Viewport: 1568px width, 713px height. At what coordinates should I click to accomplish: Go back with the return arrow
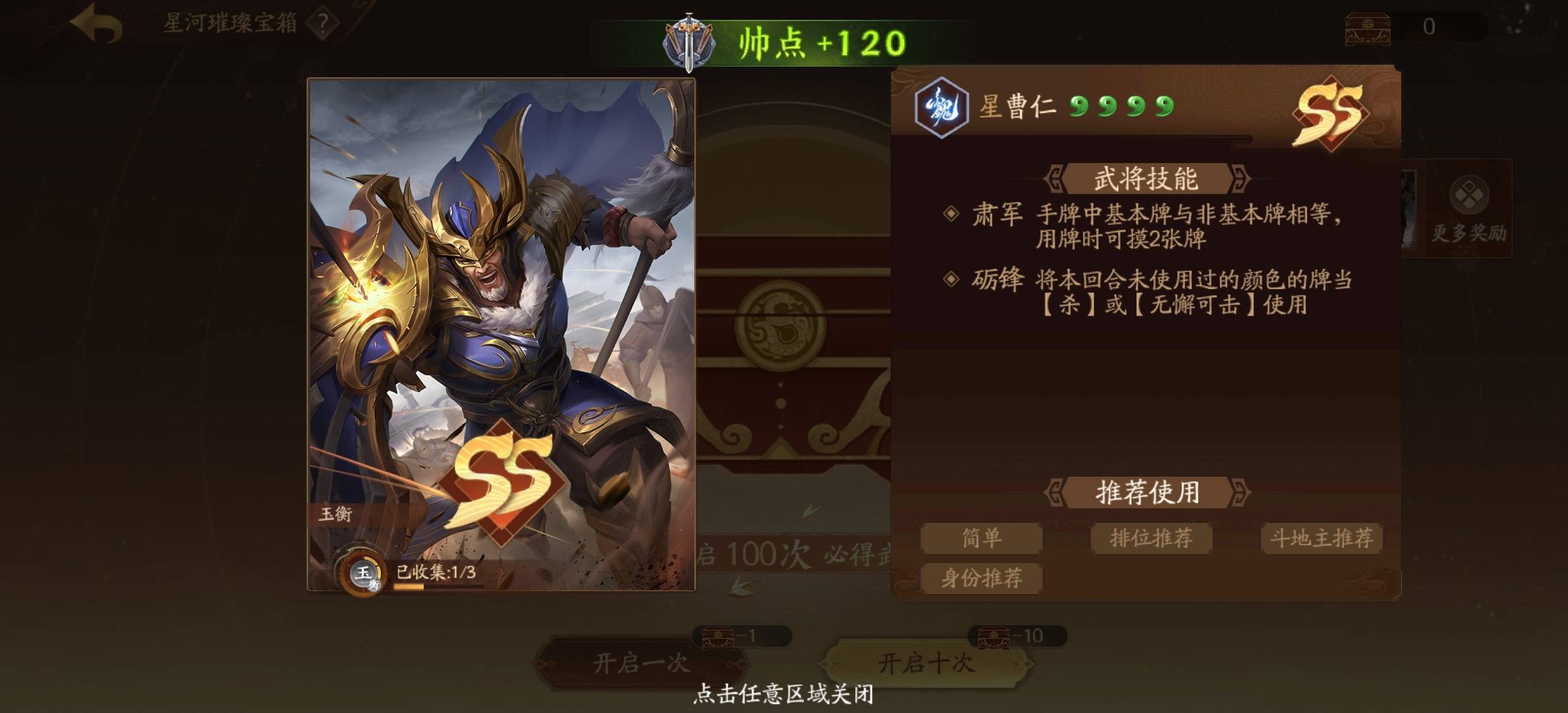pos(97,24)
